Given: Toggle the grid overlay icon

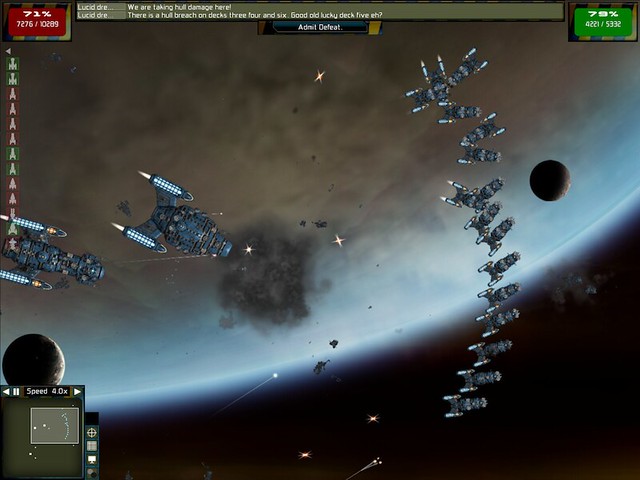Looking at the screenshot, I should (x=92, y=446).
